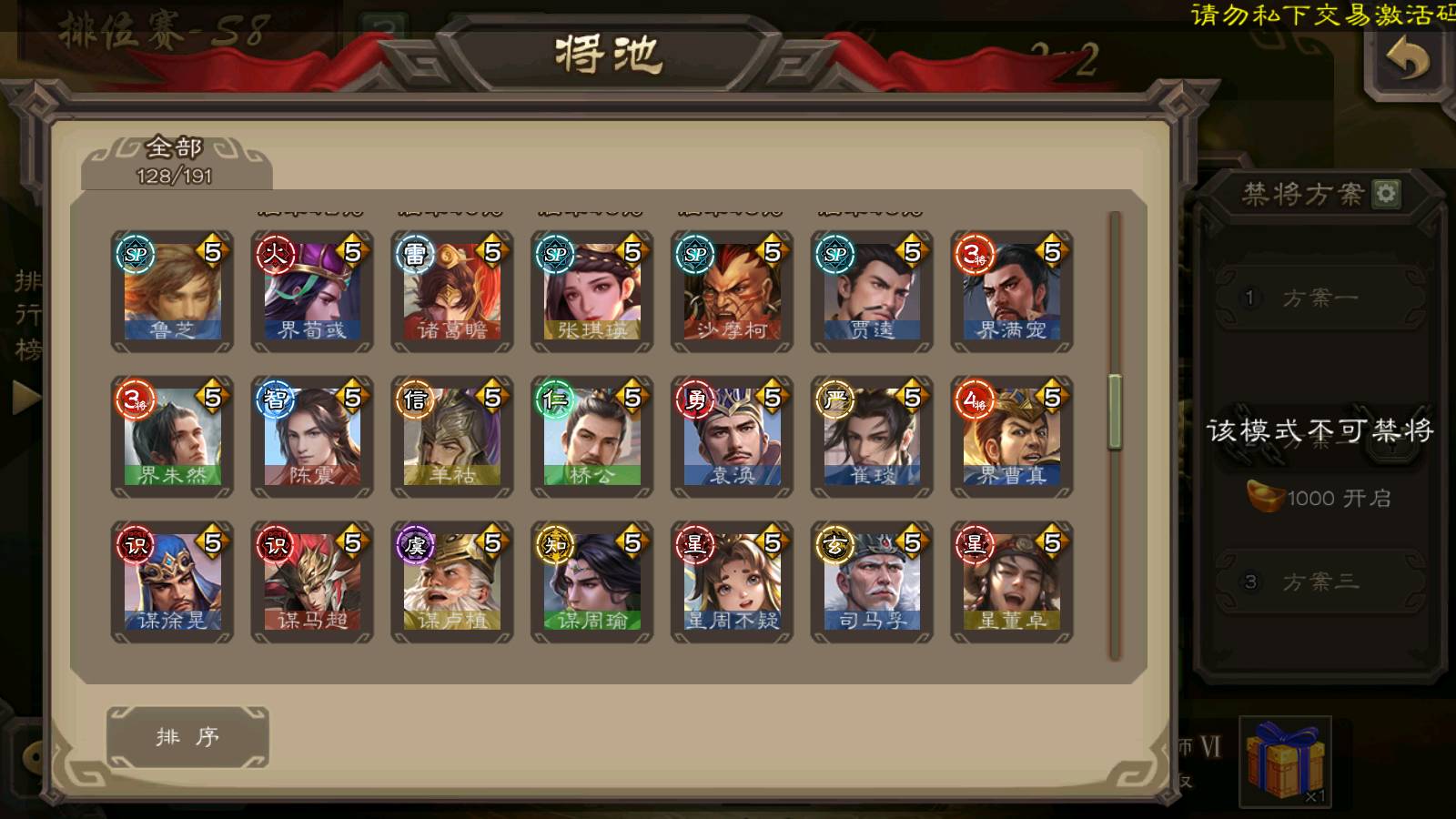Select ban scheme 方案一
Screen dimensions: 1456x819
(1319, 298)
